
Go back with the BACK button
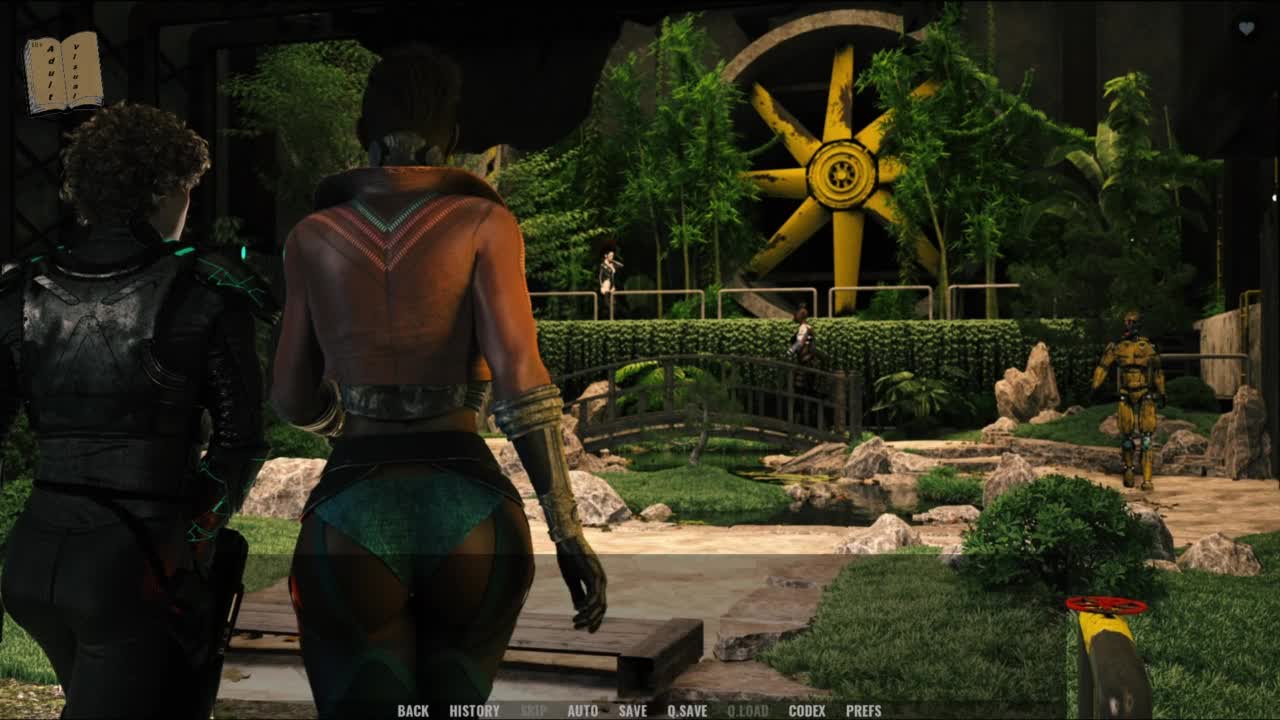click(413, 711)
